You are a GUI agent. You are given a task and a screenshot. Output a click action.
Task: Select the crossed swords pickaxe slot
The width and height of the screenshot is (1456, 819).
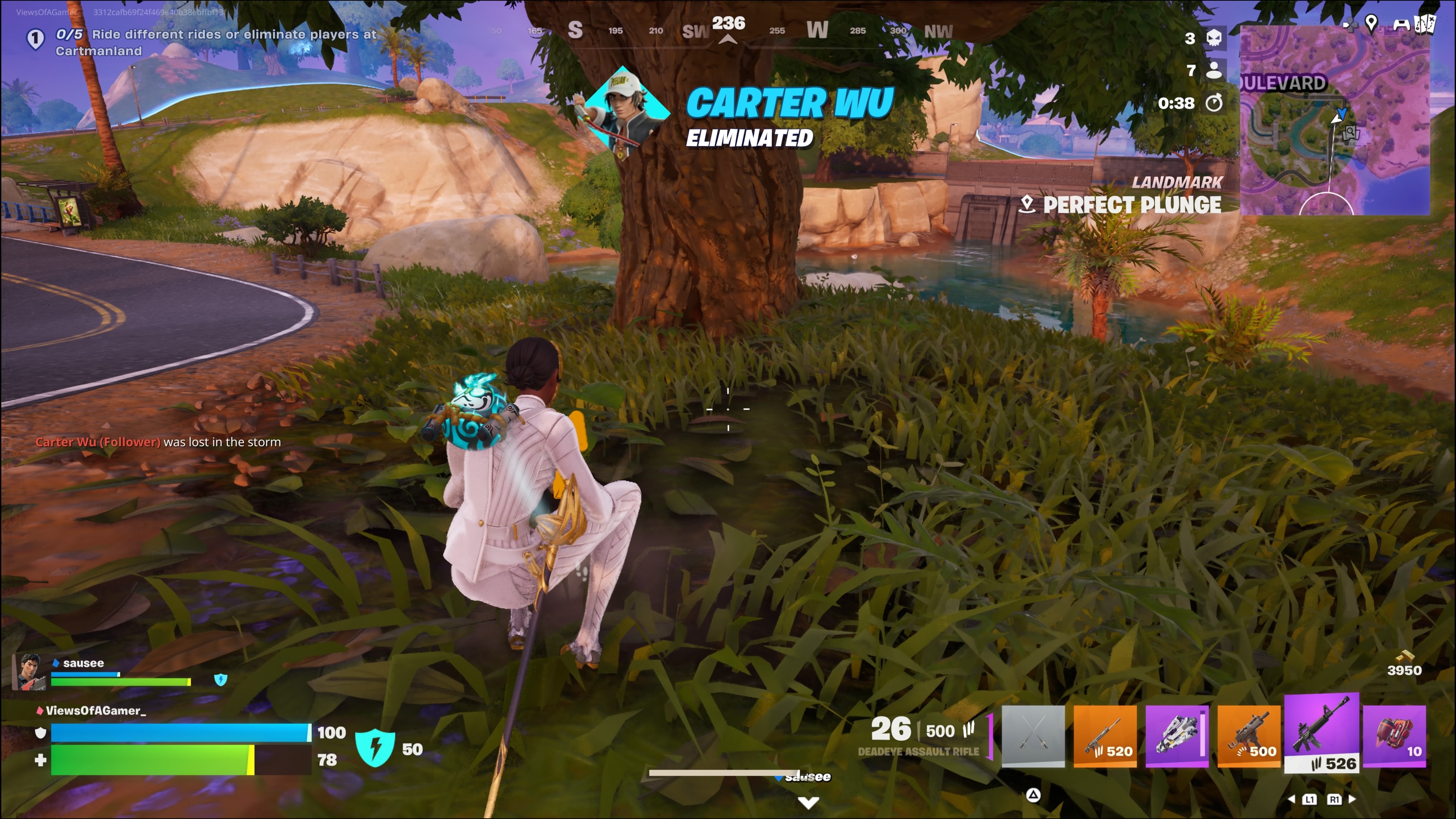click(1032, 735)
